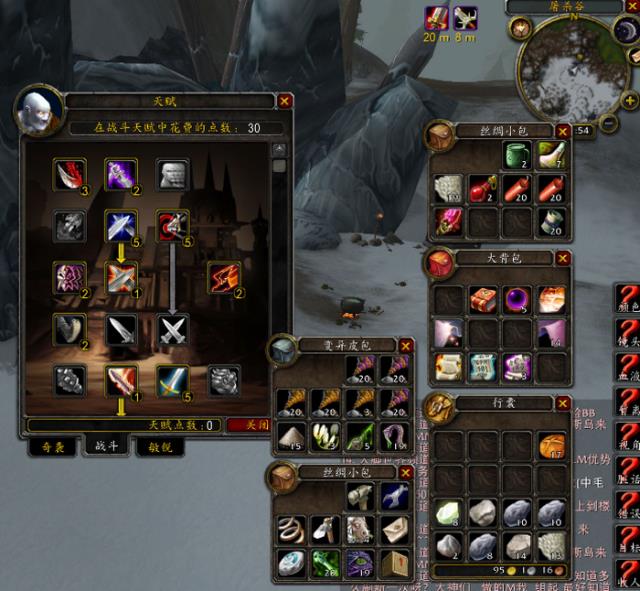
Task: Close the talent window with the X
Action: [x=285, y=101]
